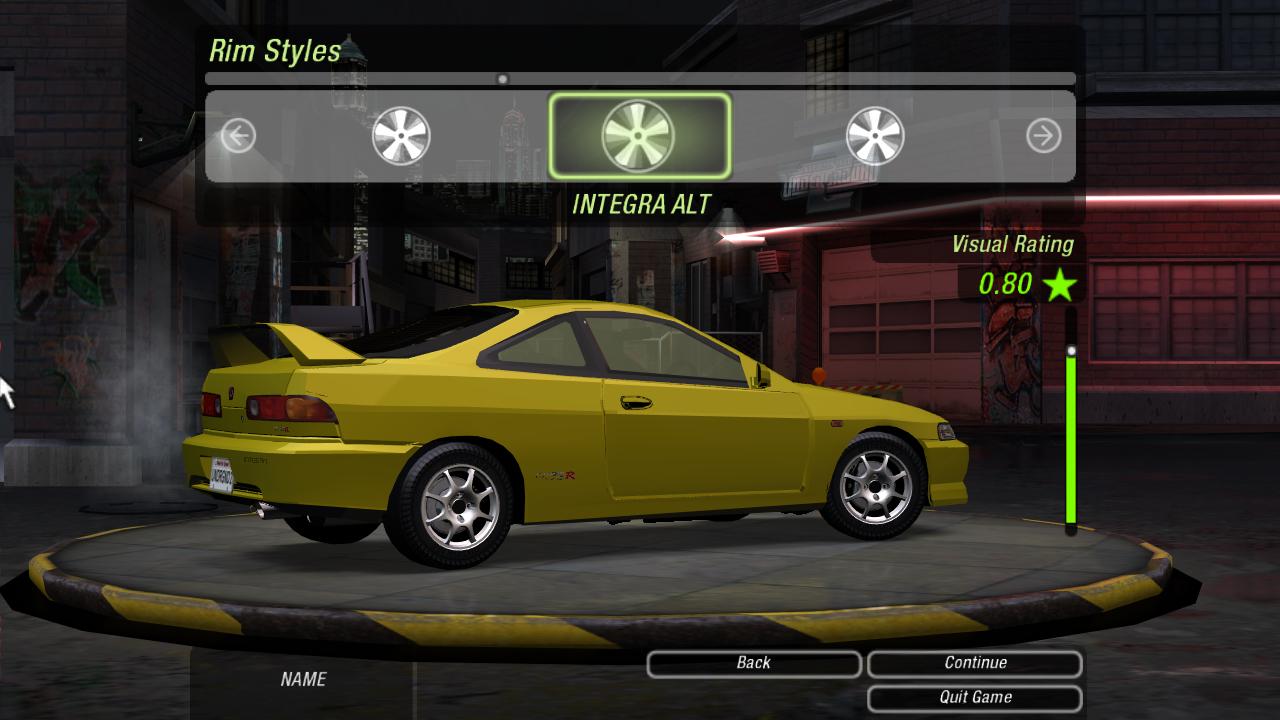Click the Rim Styles scroll position bar

point(640,78)
